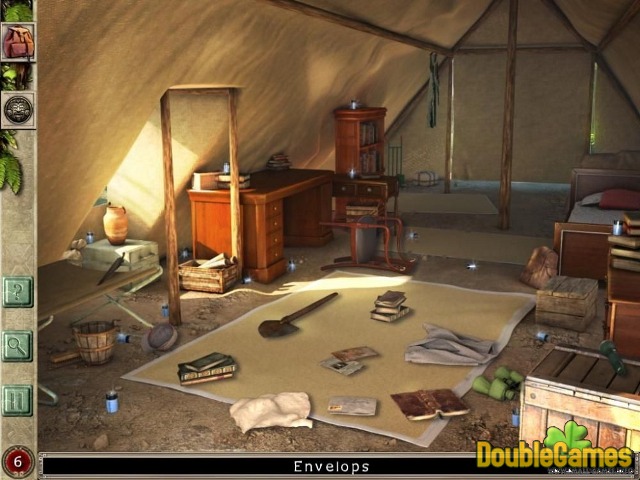Click the red number 6 counter badge
Screen dimensions: 640x480
pyautogui.click(x=17, y=462)
